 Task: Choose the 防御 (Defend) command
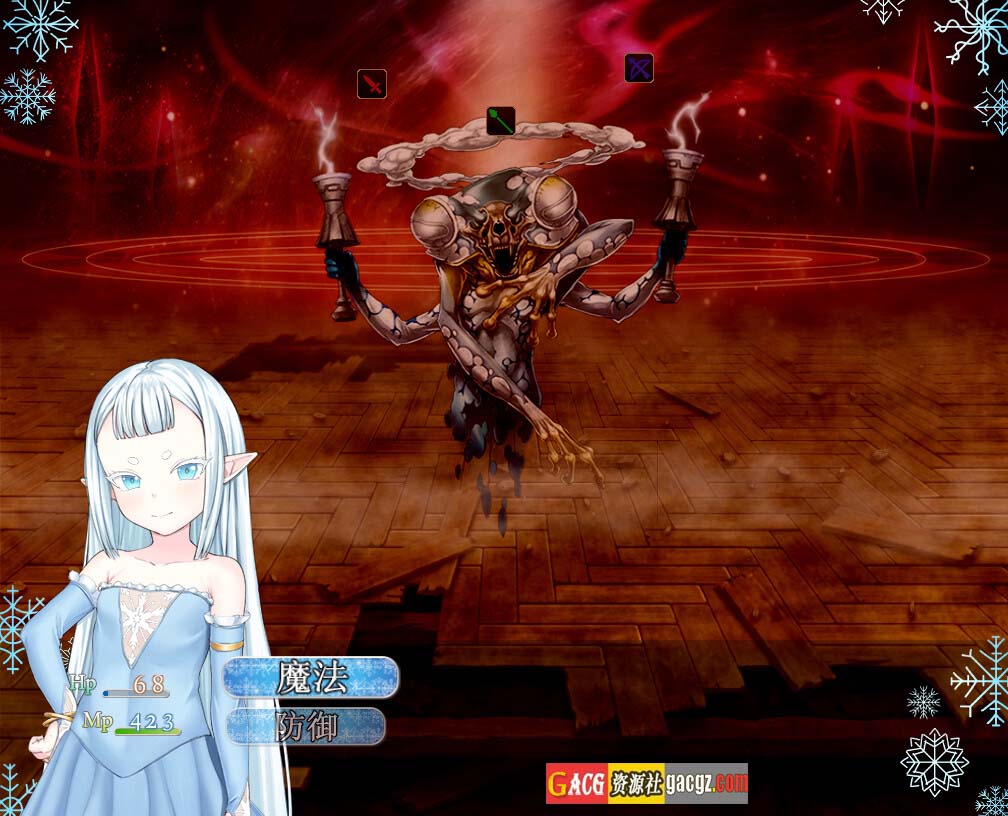coord(307,726)
